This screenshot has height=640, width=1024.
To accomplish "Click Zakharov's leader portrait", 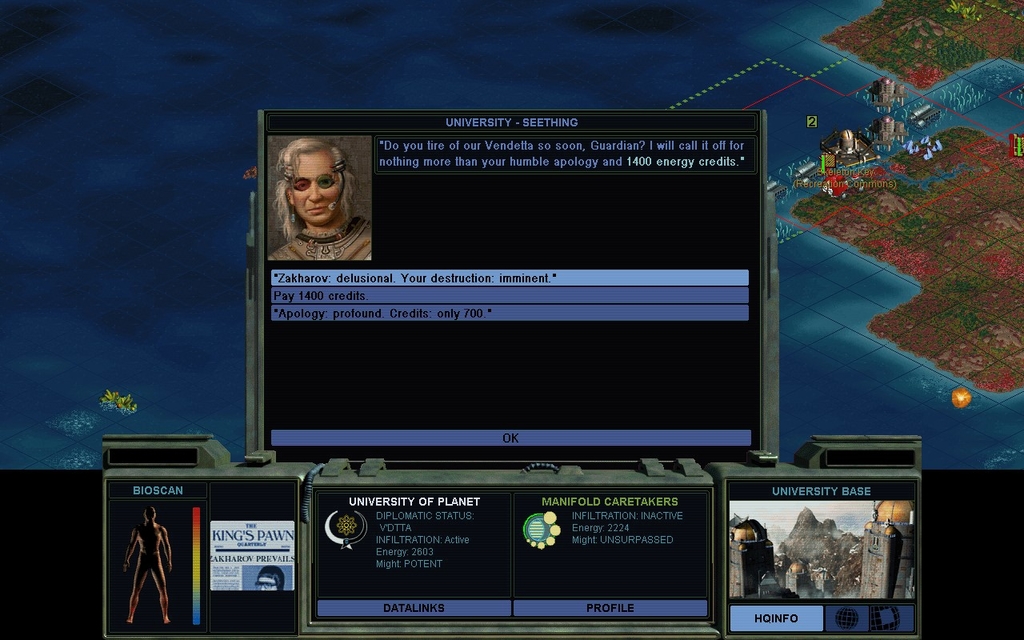I will [x=319, y=198].
